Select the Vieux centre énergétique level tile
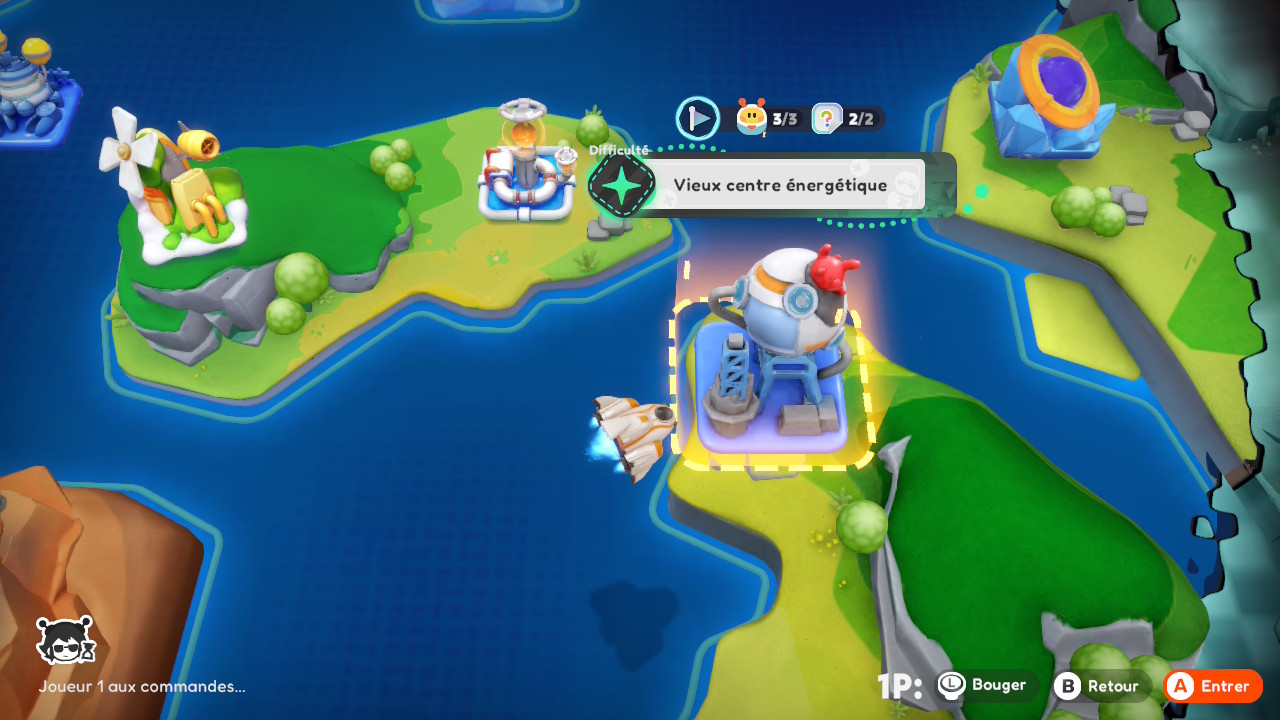Viewport: 1280px width, 720px height. point(772,380)
